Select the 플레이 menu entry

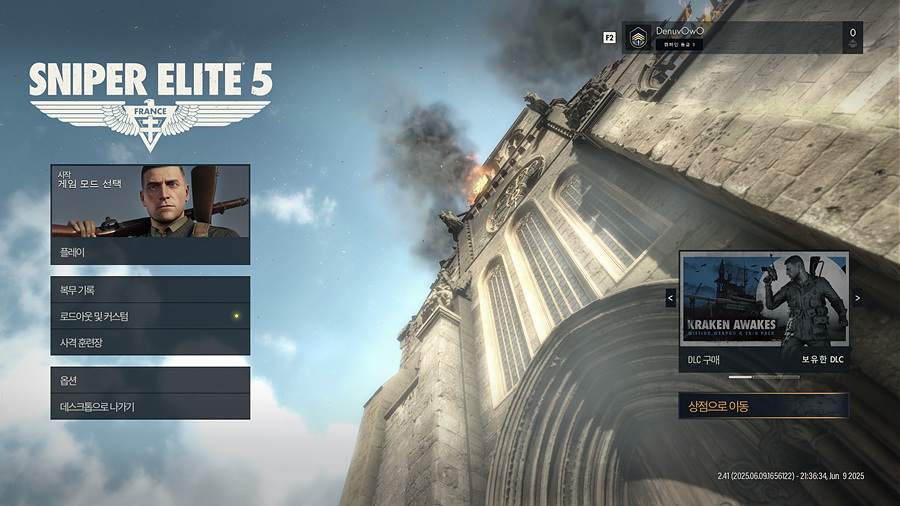(x=150, y=252)
